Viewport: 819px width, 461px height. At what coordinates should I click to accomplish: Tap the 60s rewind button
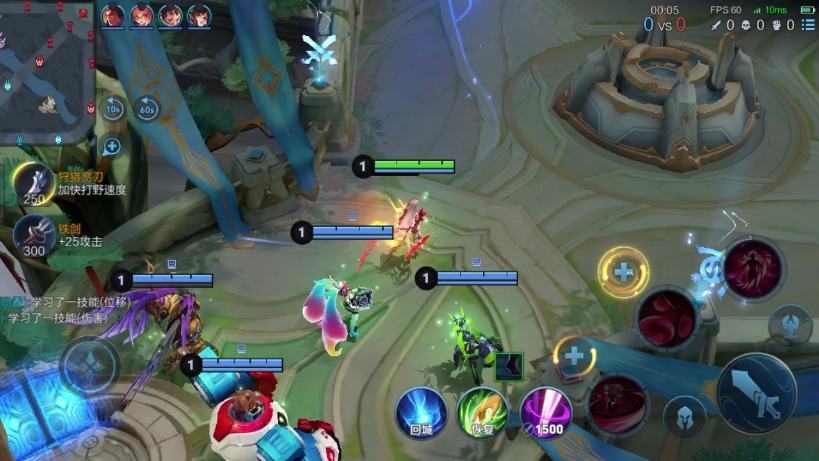click(148, 108)
